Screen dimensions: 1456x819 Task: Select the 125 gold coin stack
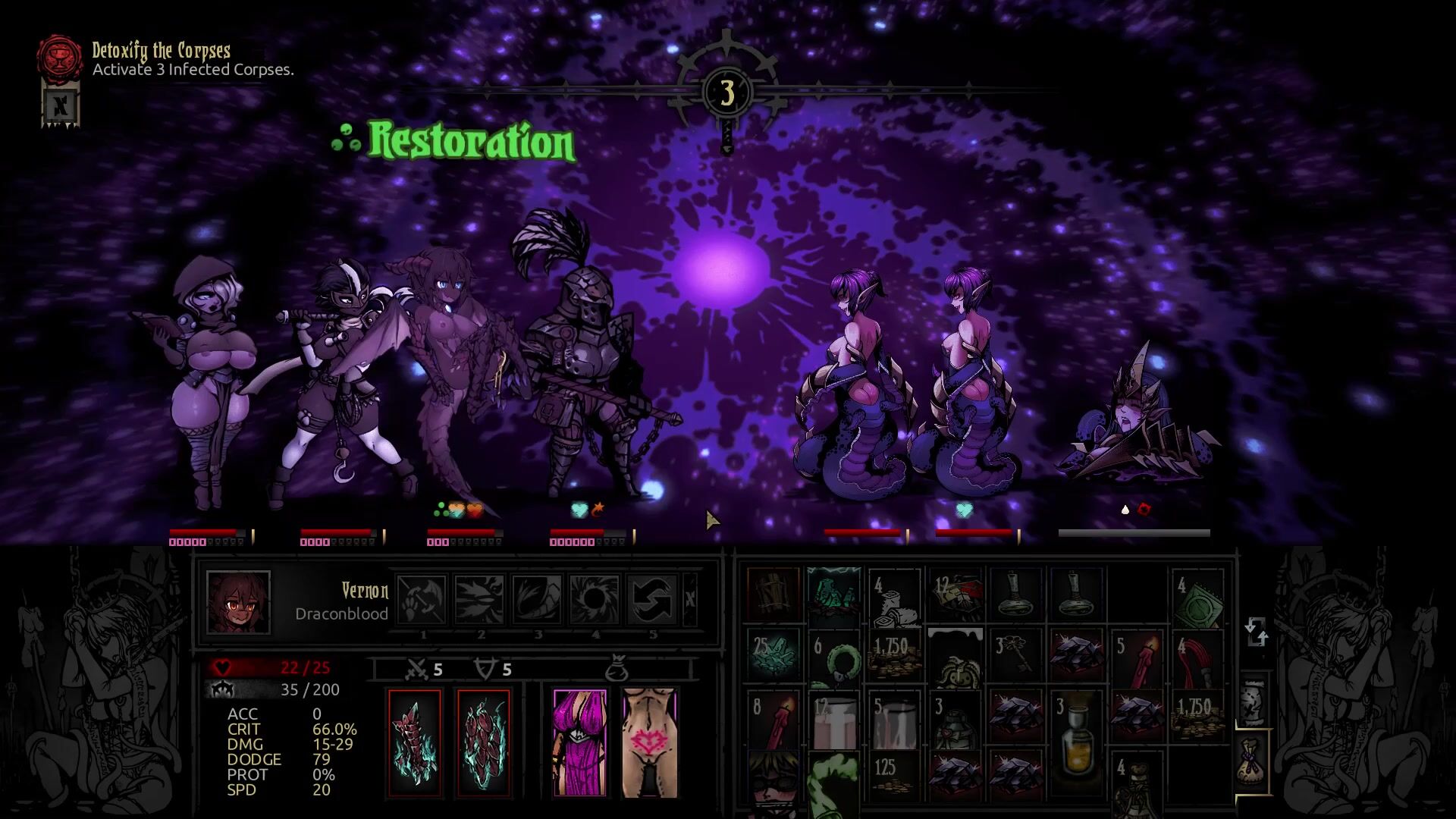894,773
